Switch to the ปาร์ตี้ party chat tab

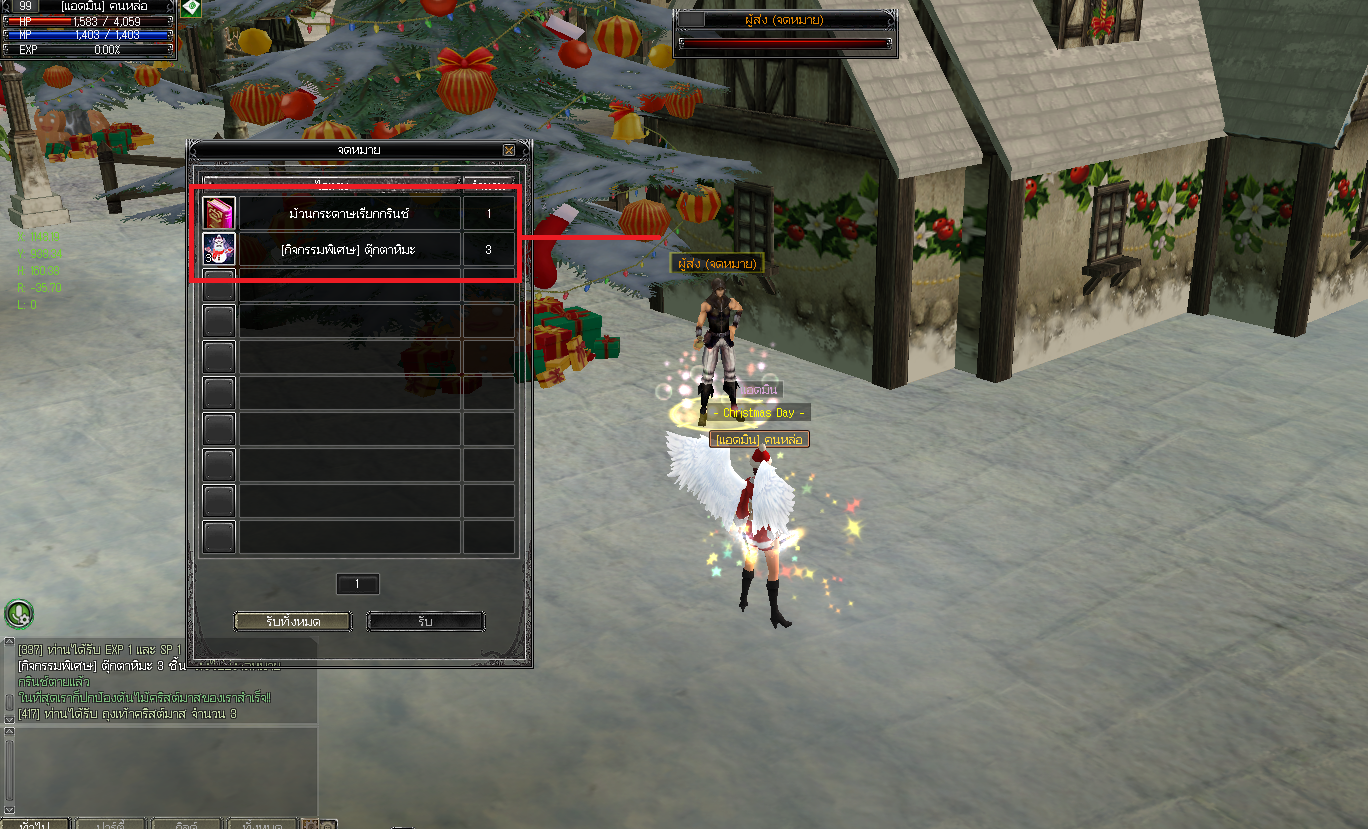[x=110, y=825]
